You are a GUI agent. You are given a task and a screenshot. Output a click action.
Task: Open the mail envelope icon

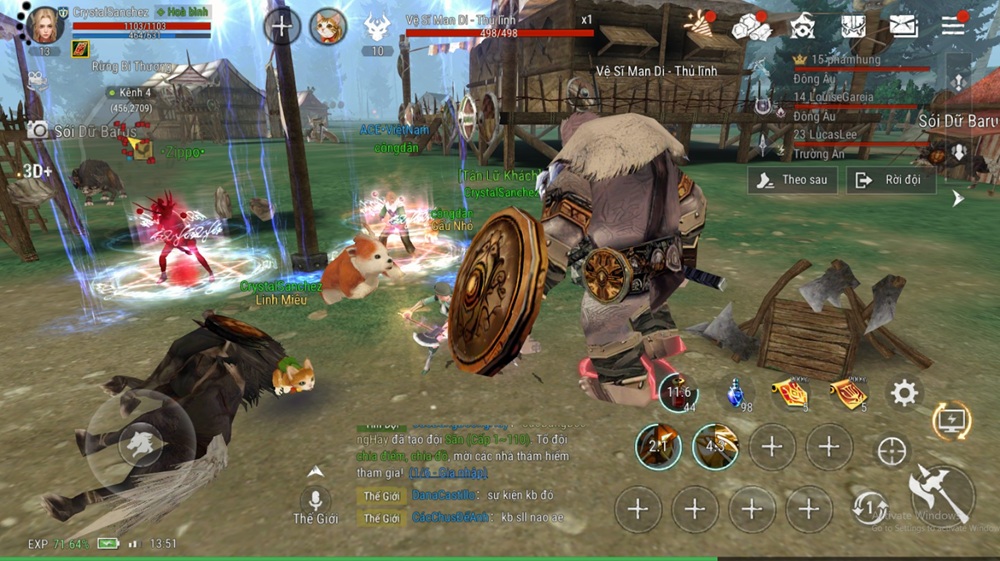[904, 26]
